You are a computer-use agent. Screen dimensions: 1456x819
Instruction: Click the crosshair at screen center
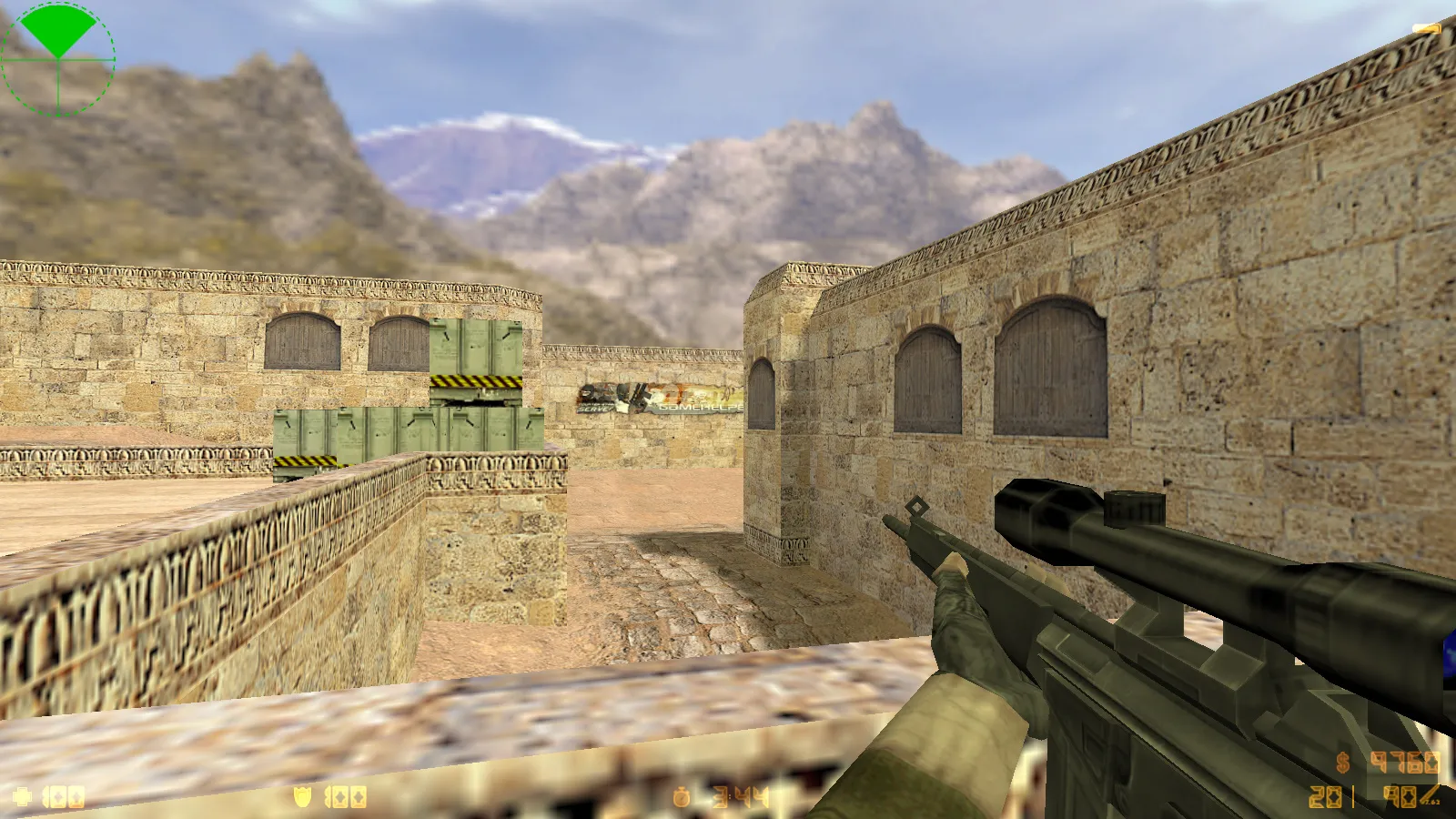(x=728, y=409)
